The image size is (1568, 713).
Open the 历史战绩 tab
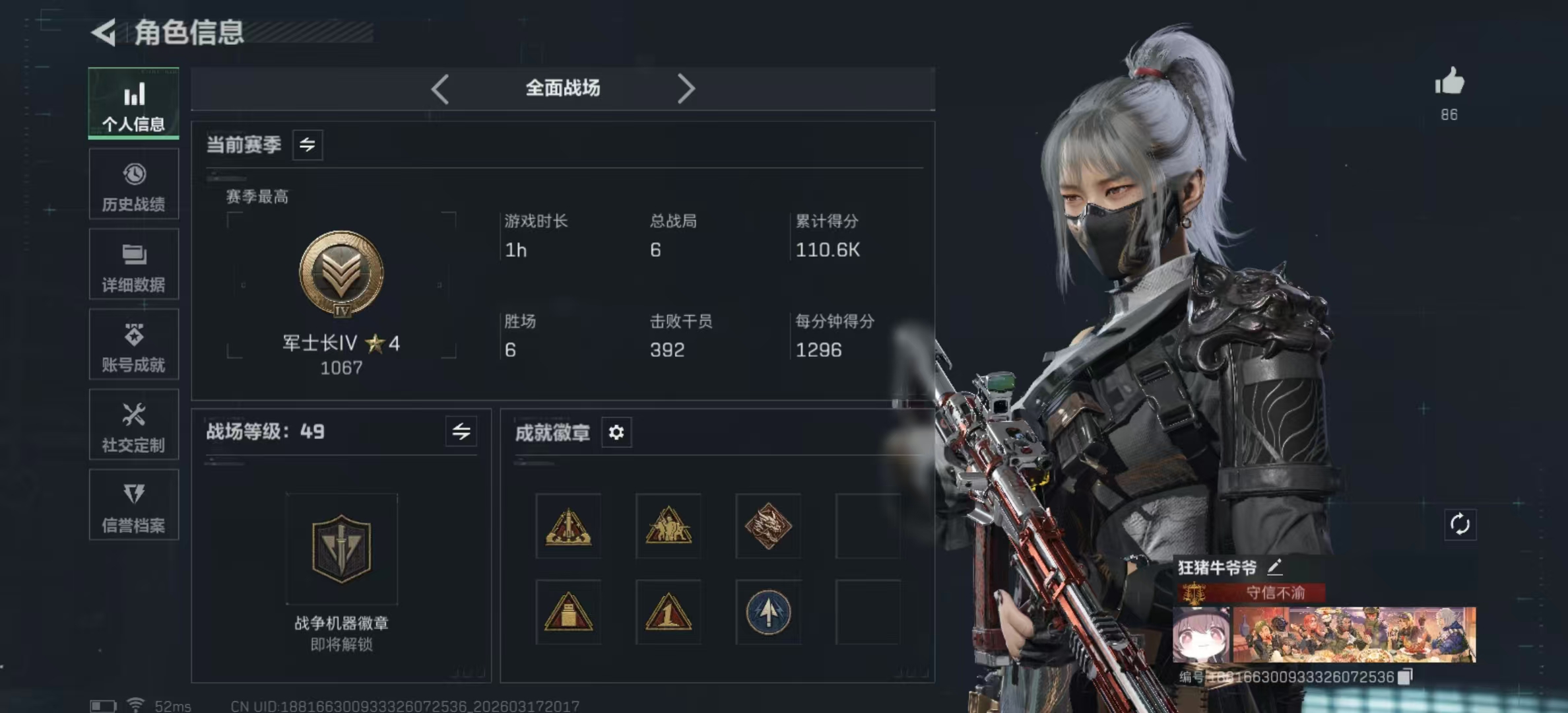click(x=133, y=185)
